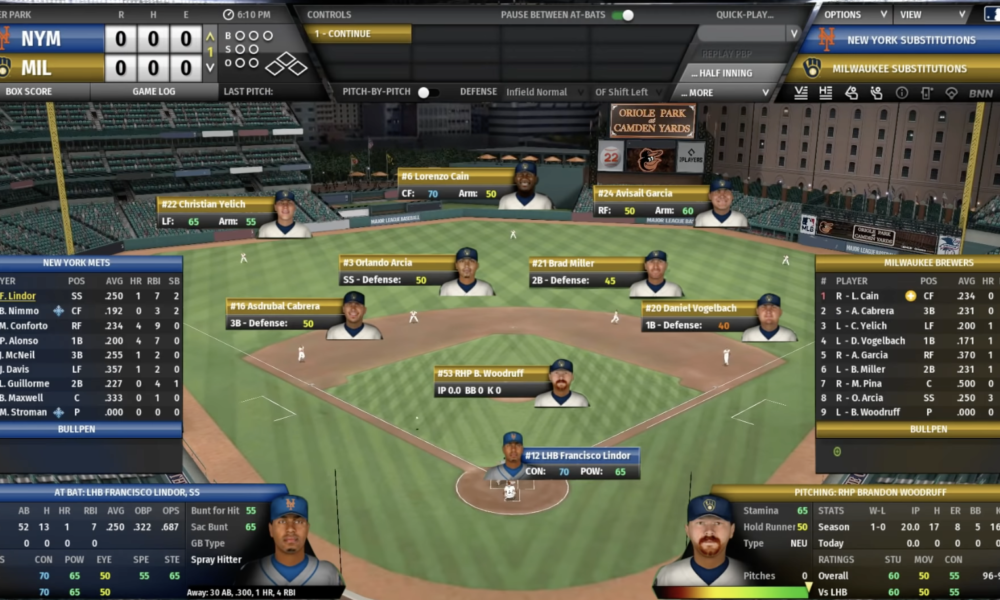This screenshot has height=600, width=1000.
Task: Open the Options dropdown
Action: pos(854,15)
